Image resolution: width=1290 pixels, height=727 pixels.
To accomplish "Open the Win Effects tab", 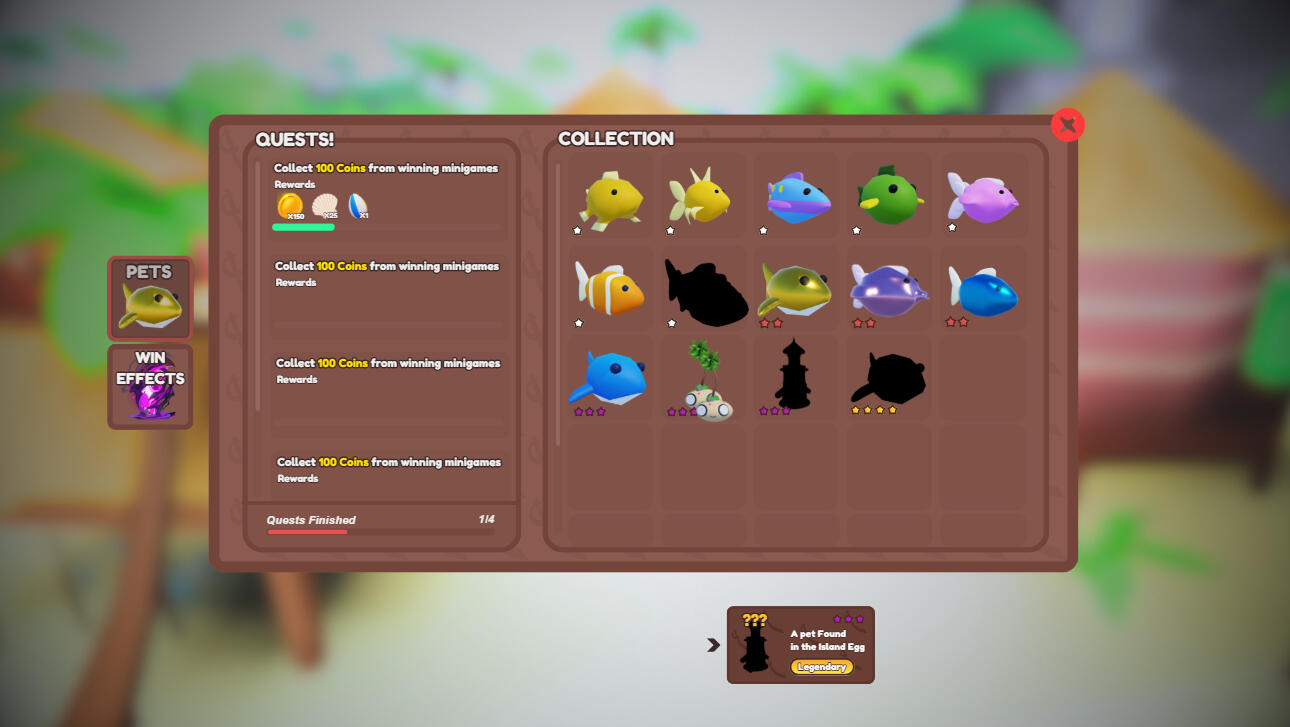I will (150, 387).
